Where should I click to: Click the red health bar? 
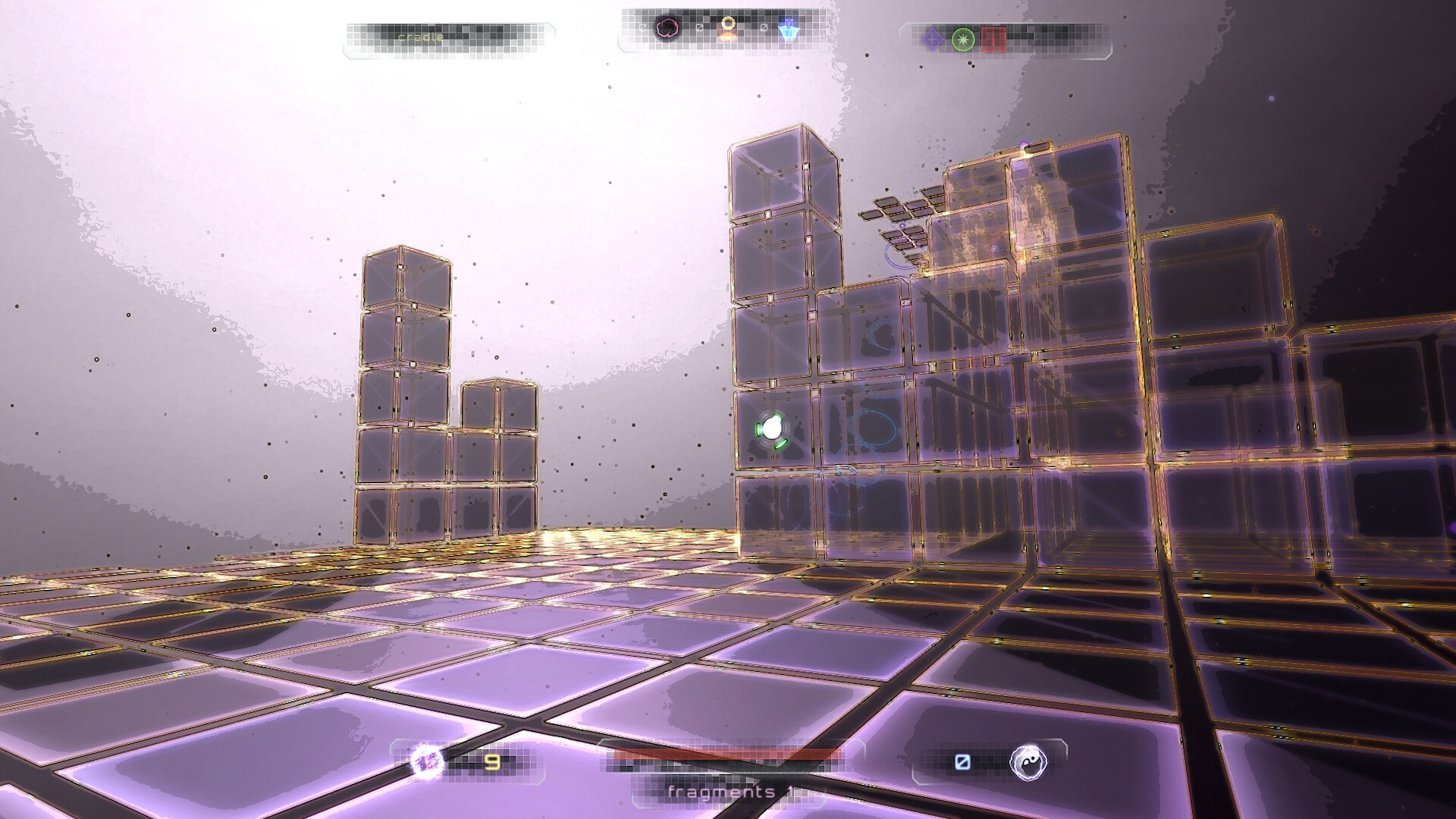pos(728,755)
